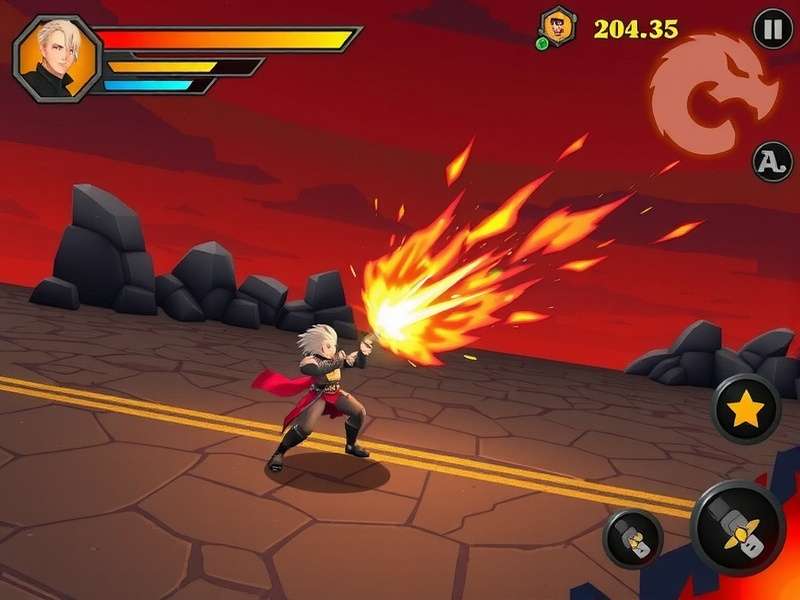This screenshot has height=600, width=800.
Task: Tap the round A button
Action: pos(772,161)
